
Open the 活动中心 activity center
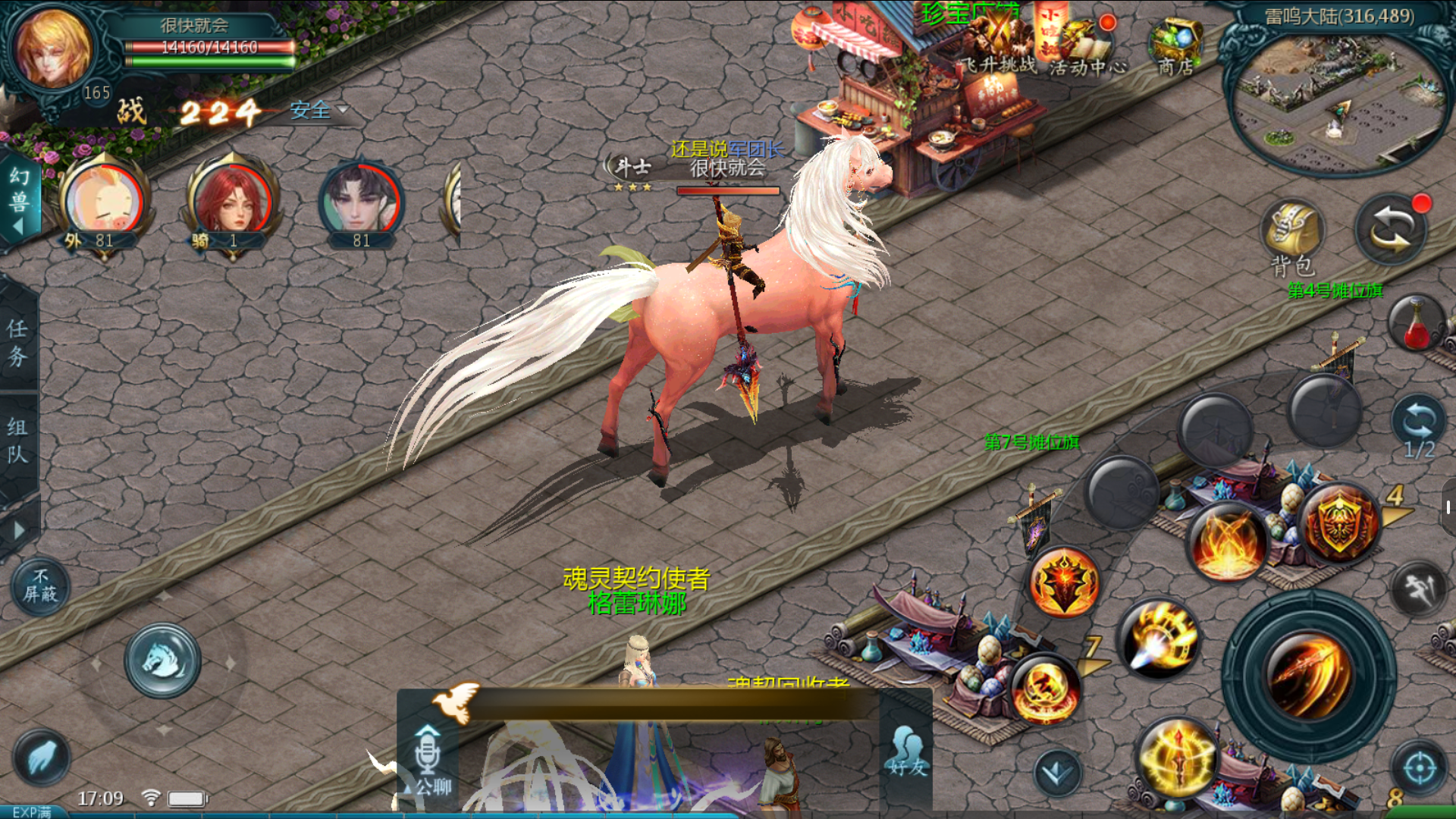coord(1087,47)
